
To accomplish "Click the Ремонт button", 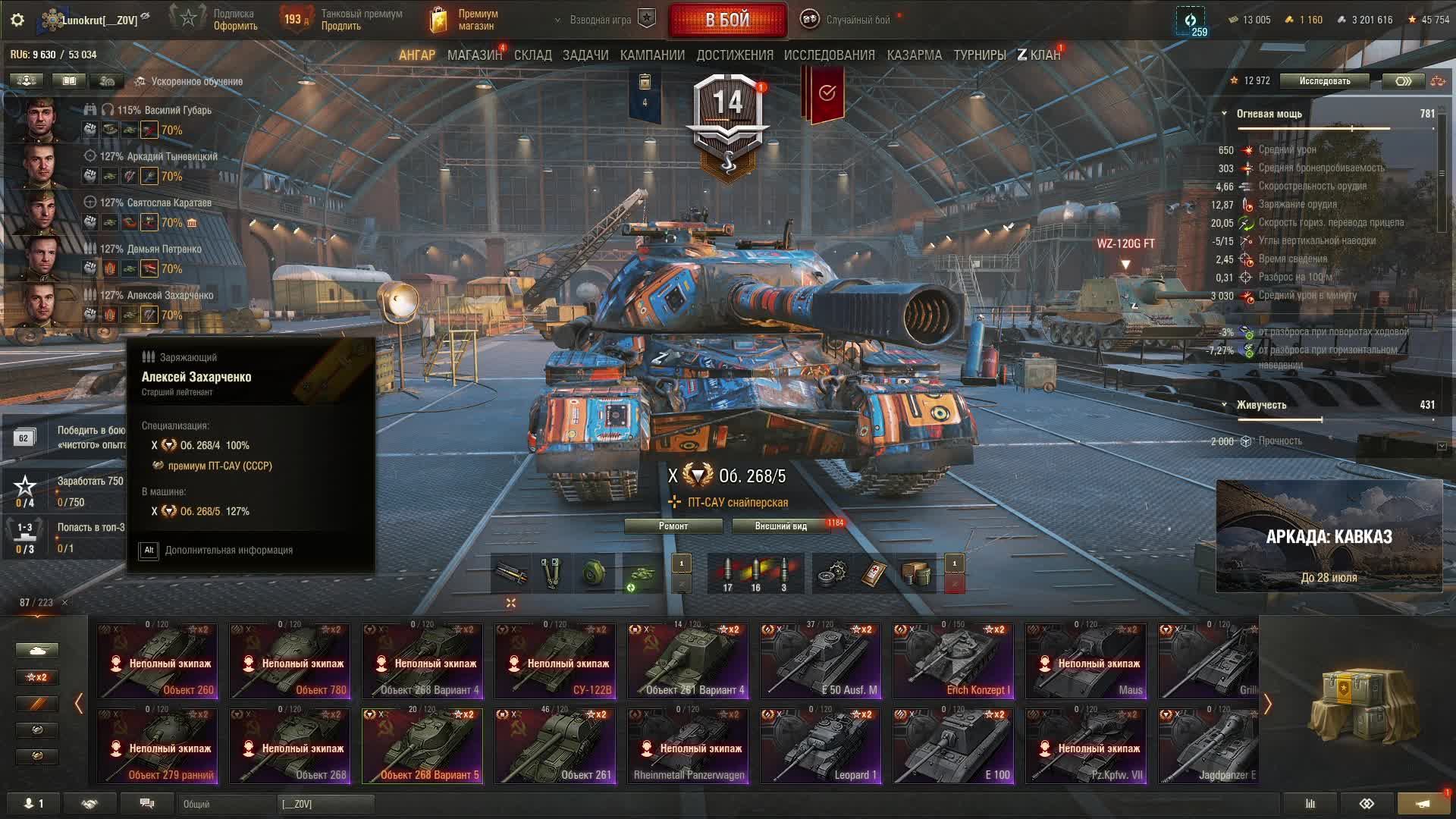I will pyautogui.click(x=673, y=526).
